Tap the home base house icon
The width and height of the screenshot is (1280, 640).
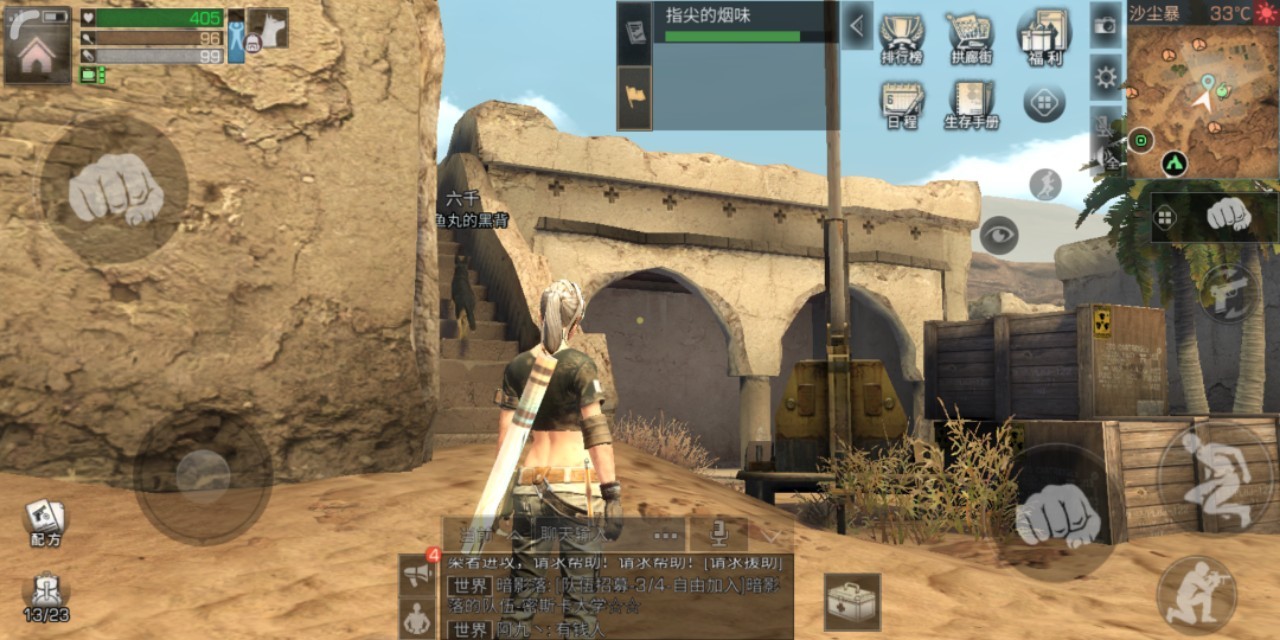click(37, 55)
